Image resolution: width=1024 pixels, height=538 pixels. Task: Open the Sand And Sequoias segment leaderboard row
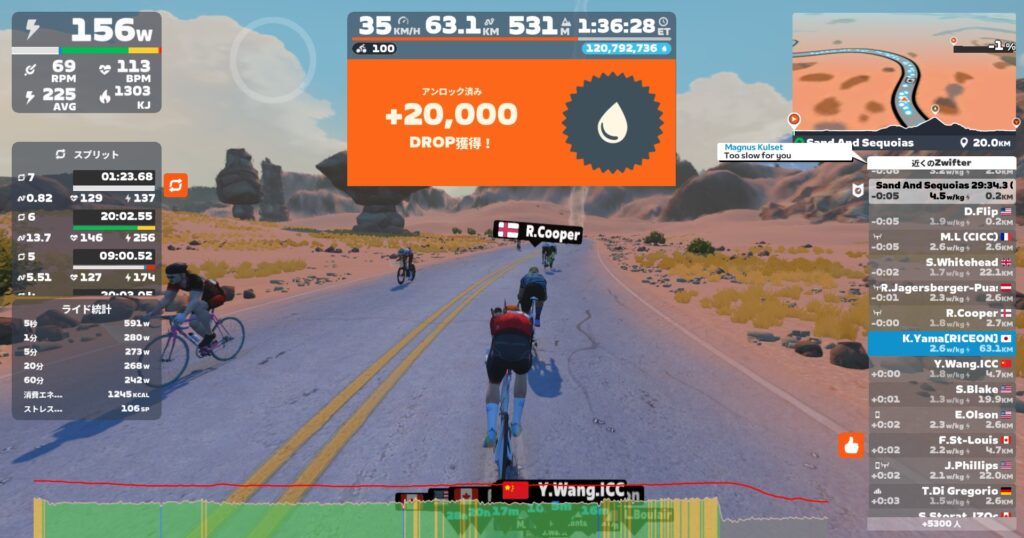[x=940, y=190]
